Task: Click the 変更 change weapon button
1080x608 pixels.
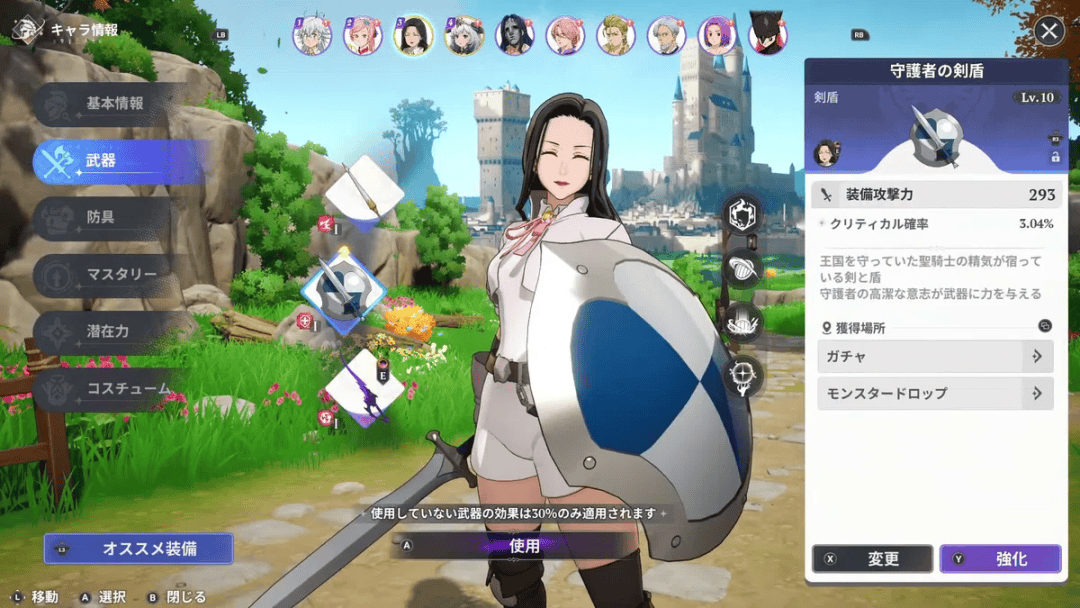Action: [872, 559]
